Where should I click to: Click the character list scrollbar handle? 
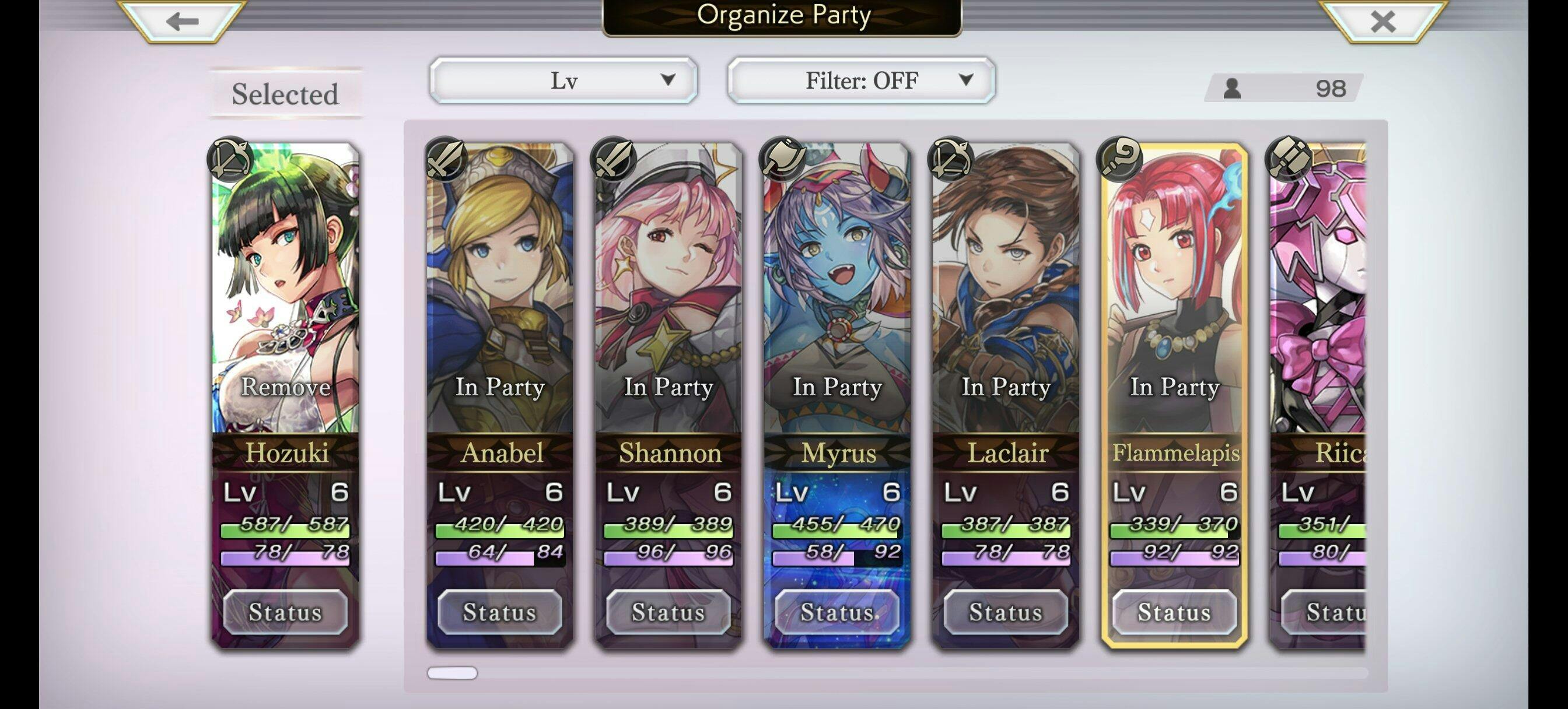[x=452, y=672]
